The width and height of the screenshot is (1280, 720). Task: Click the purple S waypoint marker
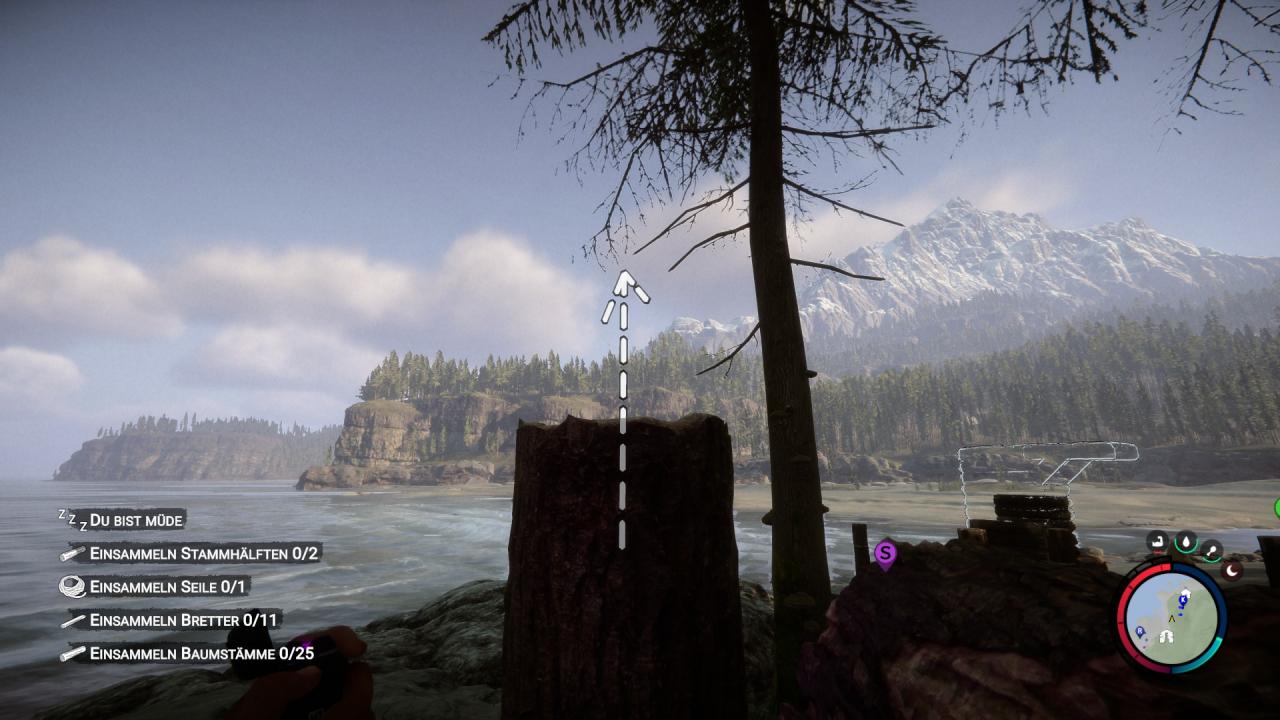pyautogui.click(x=885, y=552)
